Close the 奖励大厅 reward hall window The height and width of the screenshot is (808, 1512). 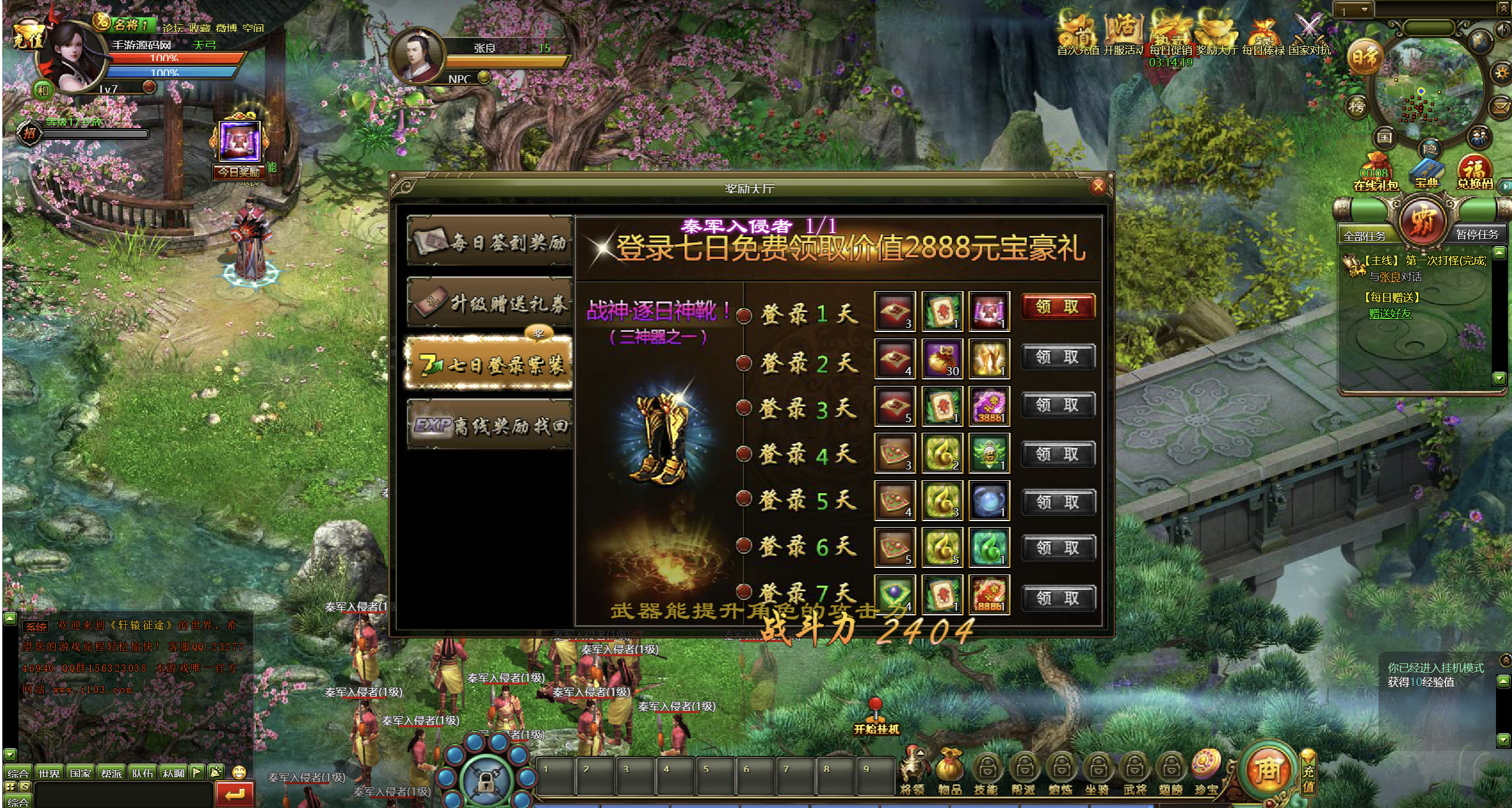click(1098, 187)
